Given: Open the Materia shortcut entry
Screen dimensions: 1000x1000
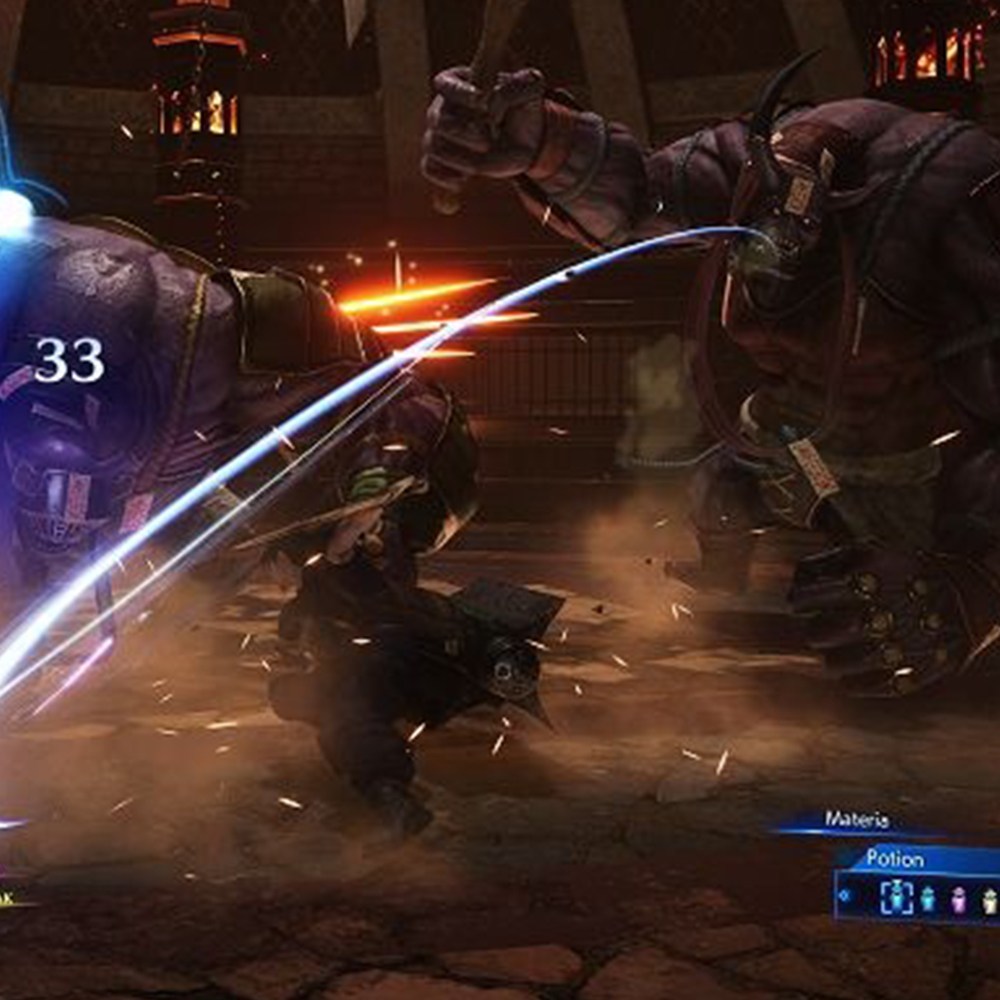Looking at the screenshot, I should (x=856, y=820).
